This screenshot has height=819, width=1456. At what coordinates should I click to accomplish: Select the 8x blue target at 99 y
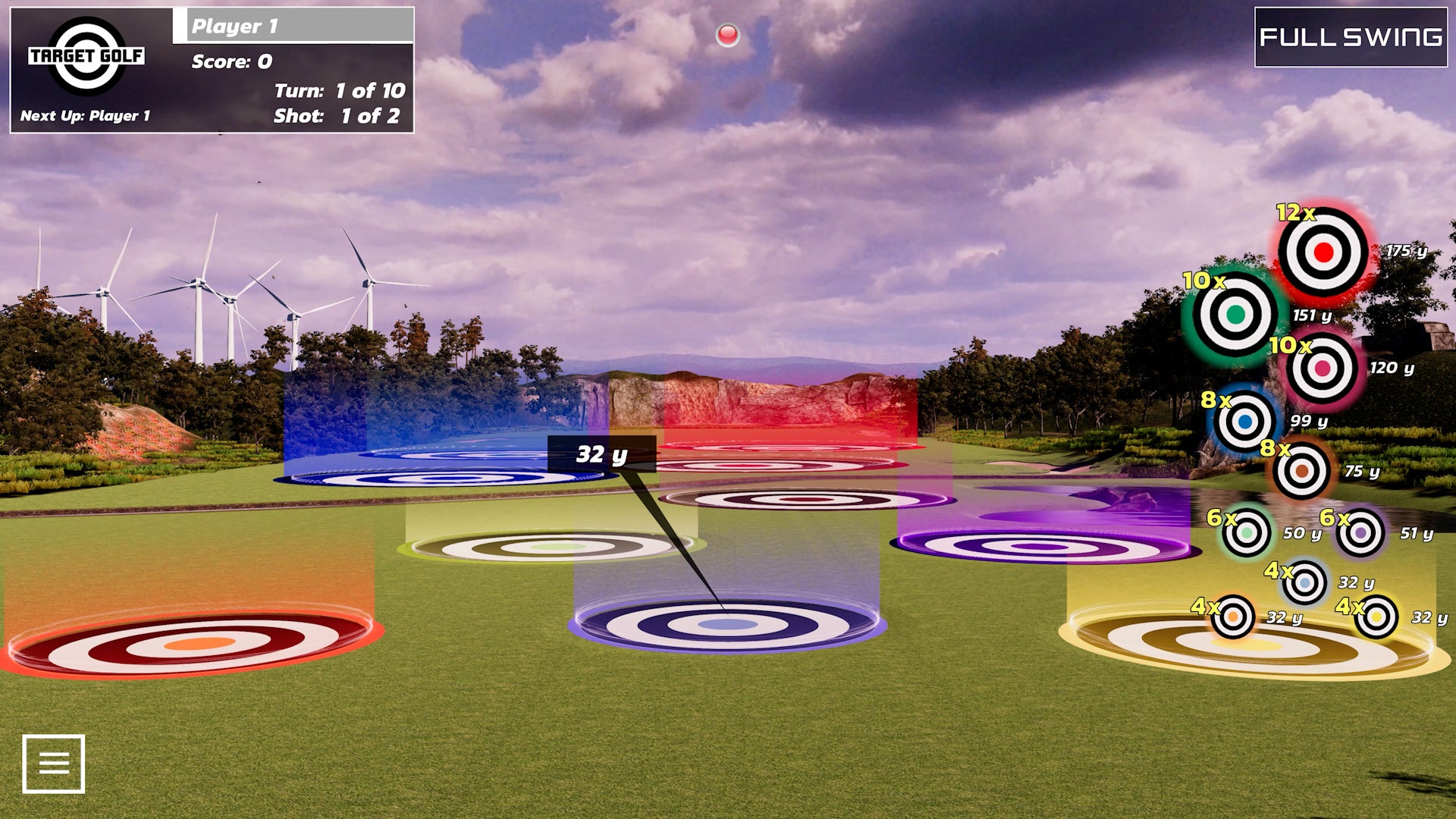click(1244, 421)
